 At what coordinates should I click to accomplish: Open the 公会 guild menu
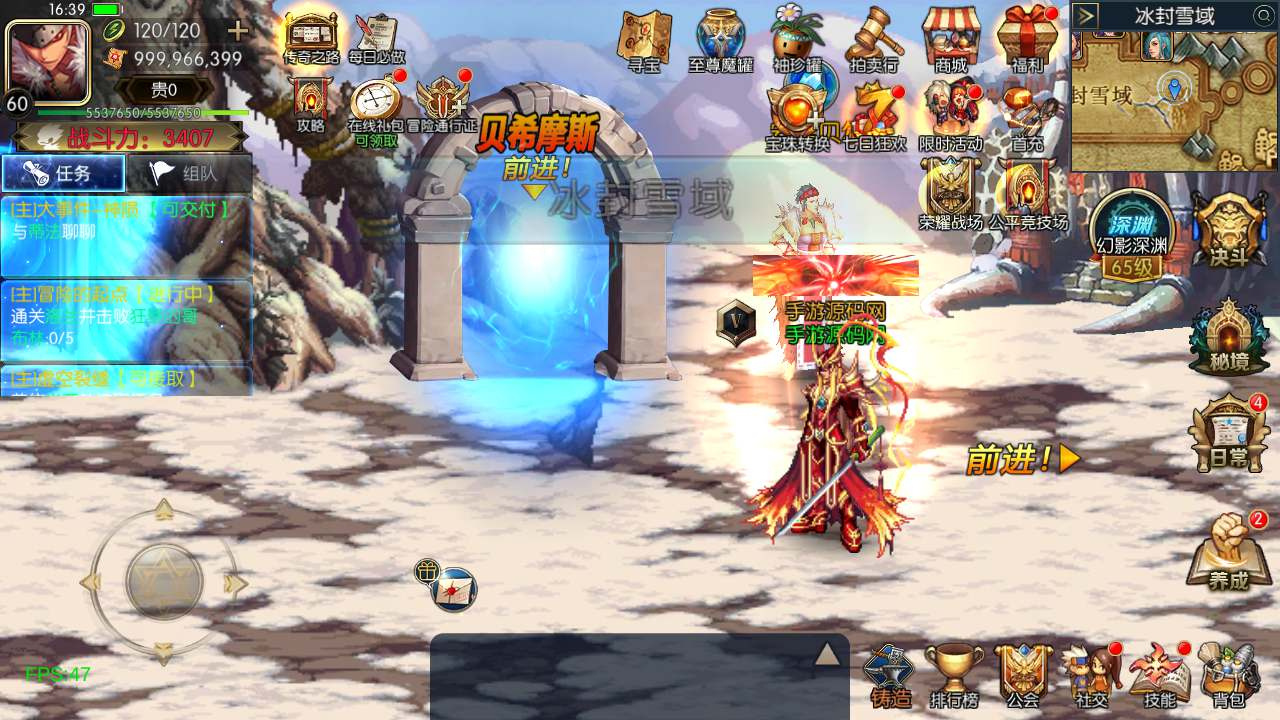click(x=1023, y=673)
